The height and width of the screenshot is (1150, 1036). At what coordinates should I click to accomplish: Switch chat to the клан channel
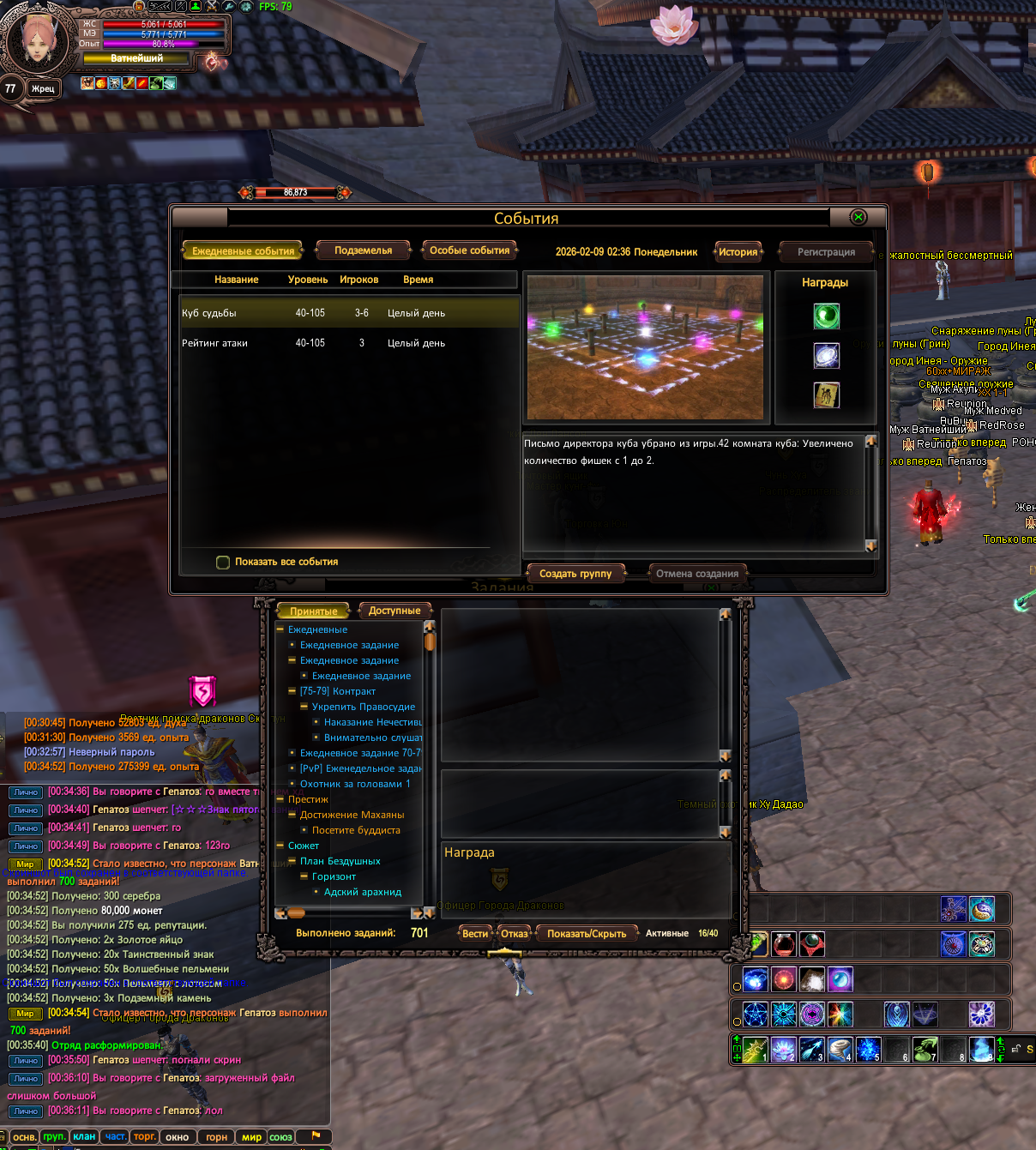click(x=84, y=1137)
